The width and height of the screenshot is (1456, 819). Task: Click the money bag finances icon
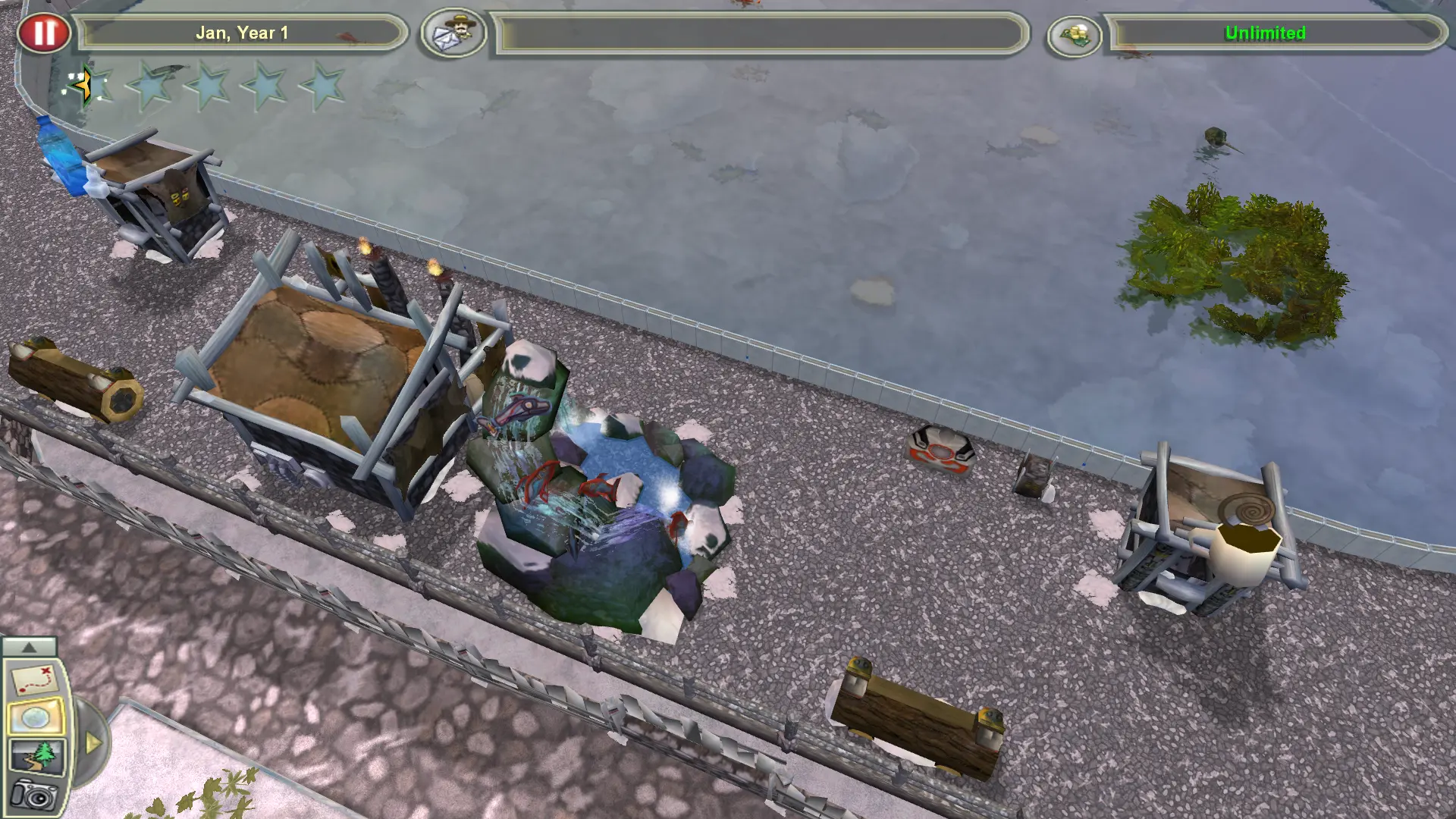click(1075, 34)
